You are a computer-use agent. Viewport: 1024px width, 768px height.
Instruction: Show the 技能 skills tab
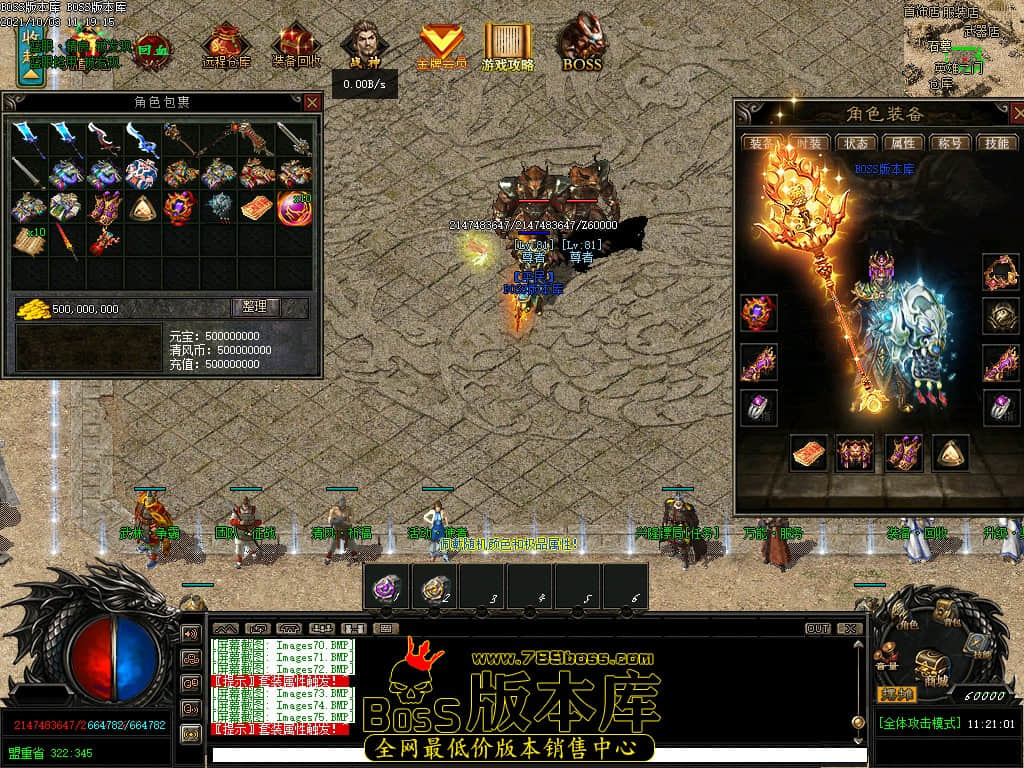(x=997, y=143)
